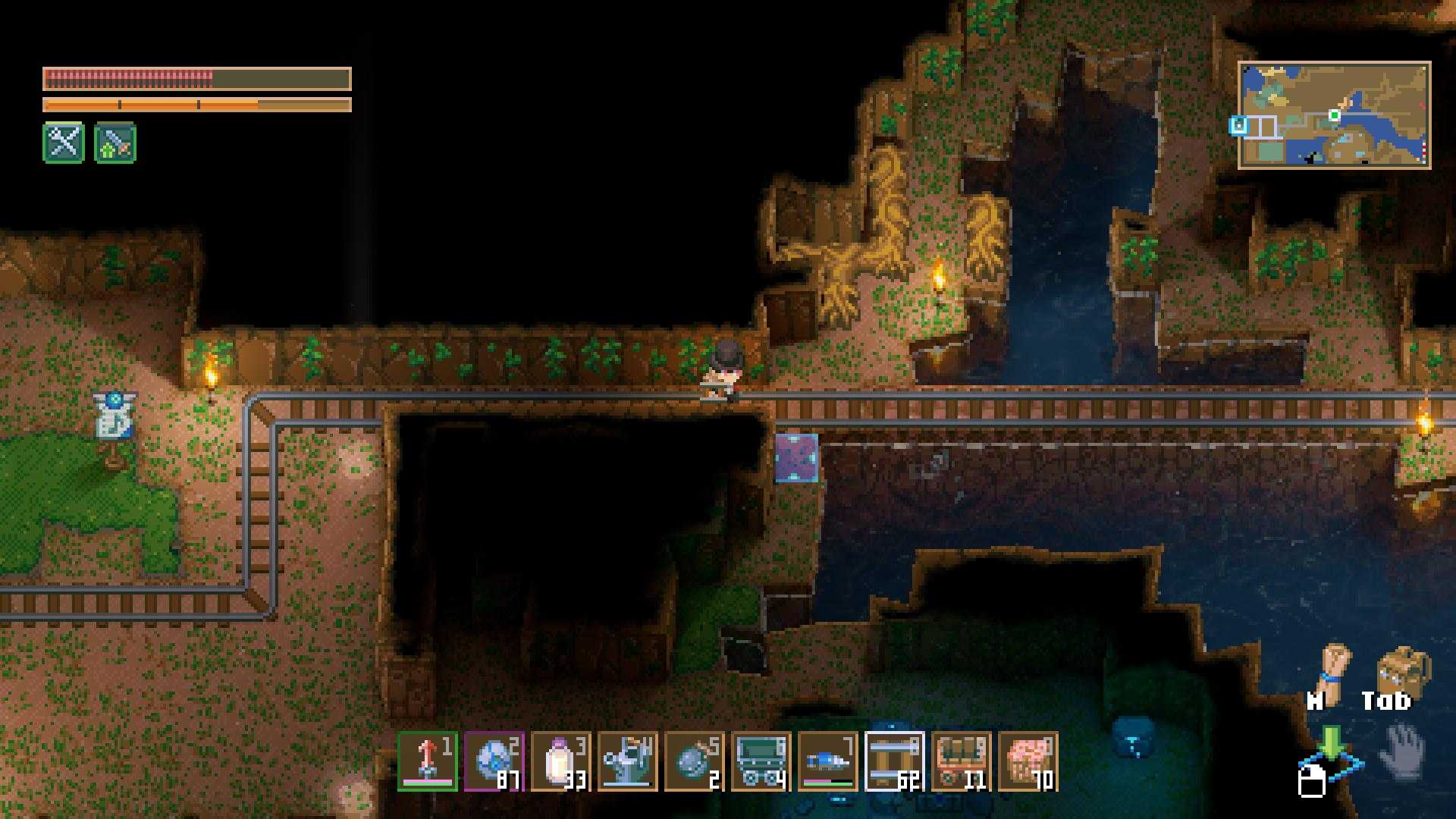The width and height of the screenshot is (1456, 819).
Task: Select the red sword hotbar slot
Action: click(x=428, y=761)
